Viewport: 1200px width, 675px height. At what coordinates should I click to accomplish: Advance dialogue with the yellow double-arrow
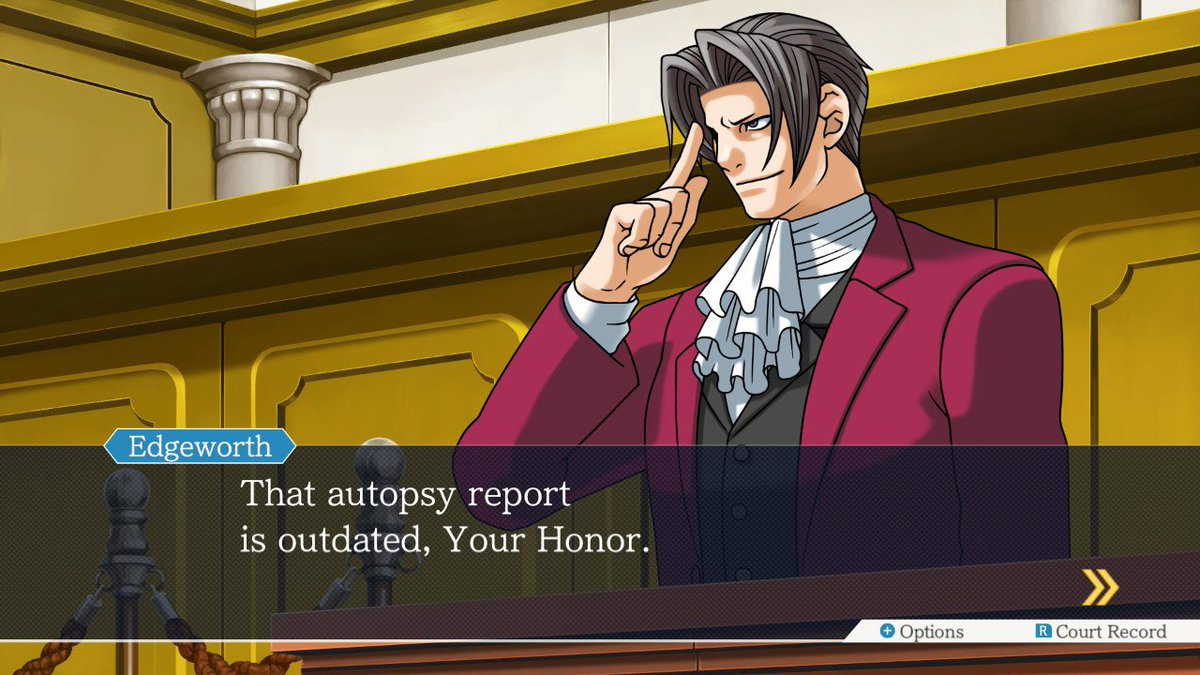(1100, 587)
